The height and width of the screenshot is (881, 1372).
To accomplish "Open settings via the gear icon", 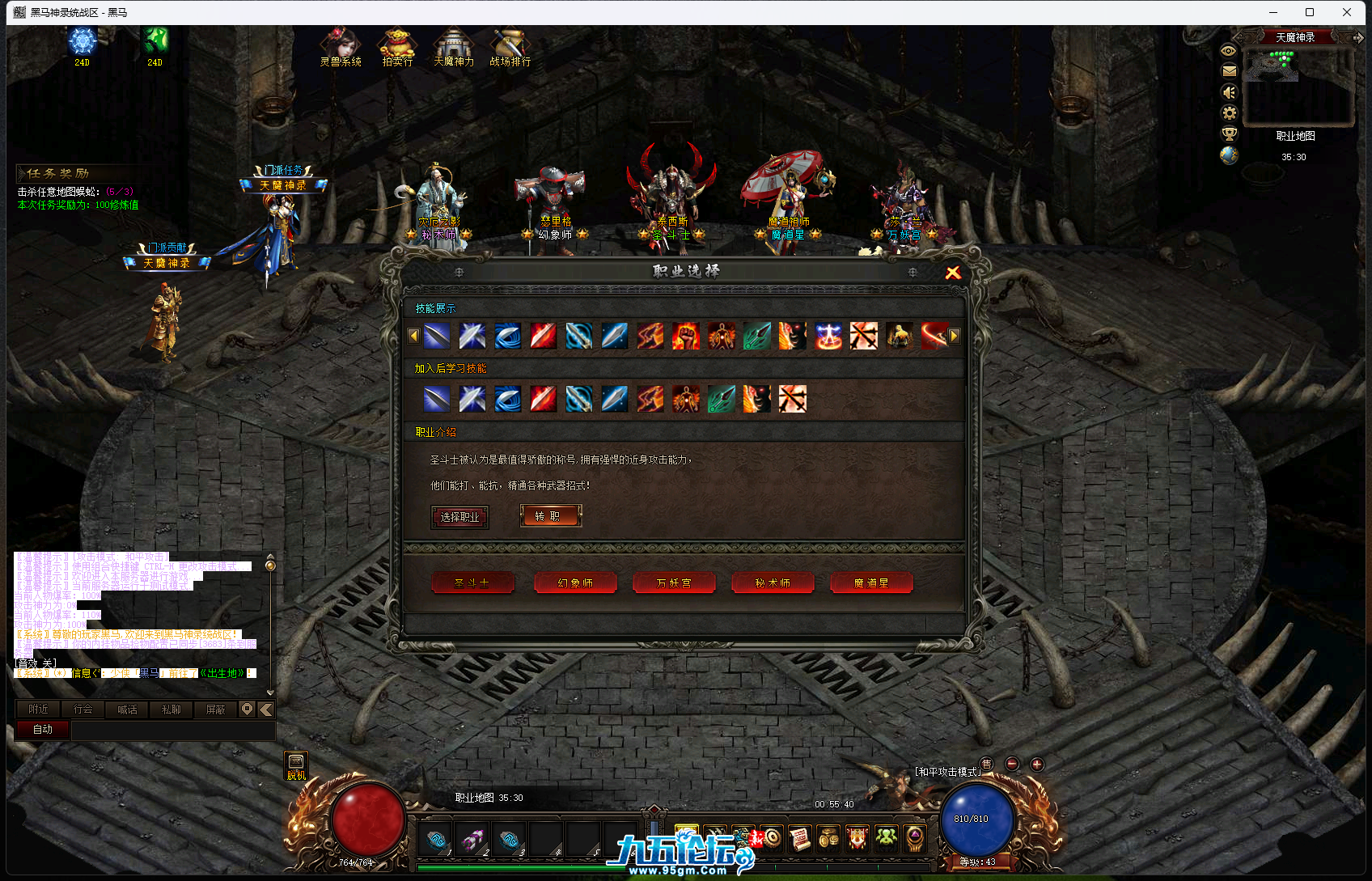I will point(1229,113).
